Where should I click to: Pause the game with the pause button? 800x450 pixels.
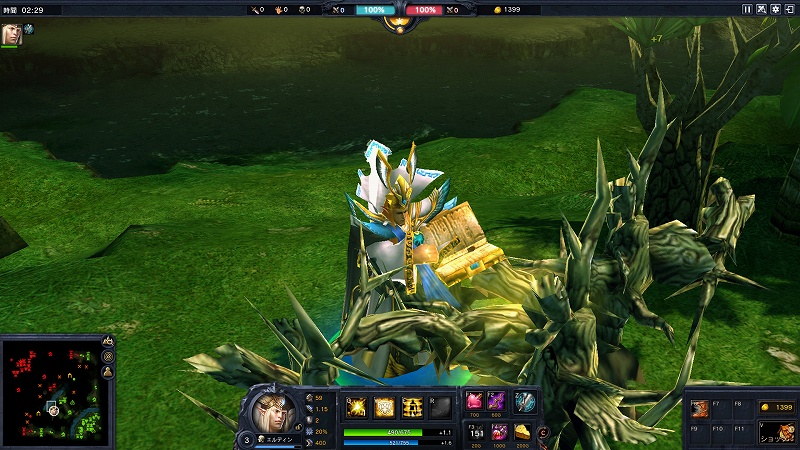(x=747, y=9)
